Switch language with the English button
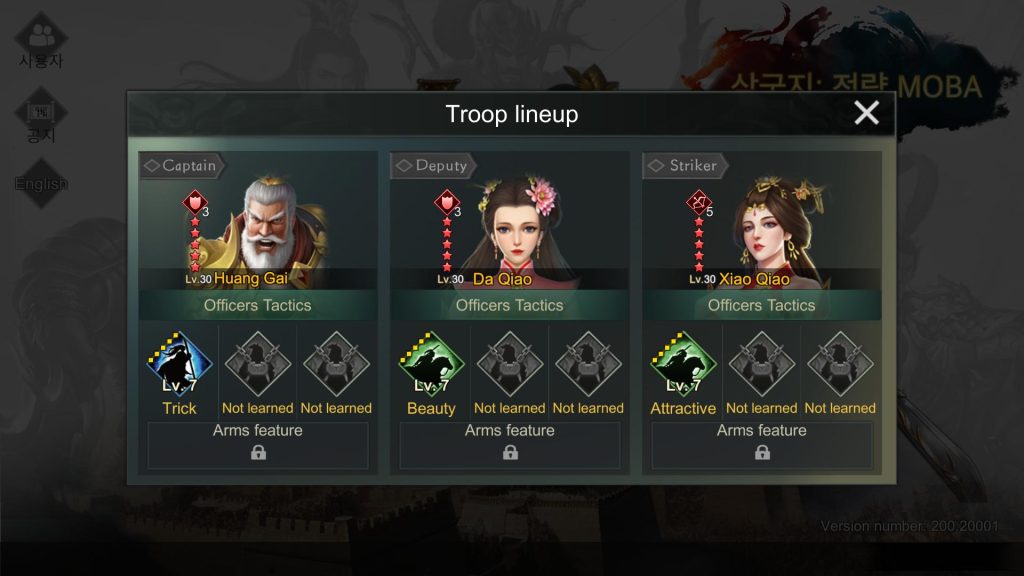 click(x=41, y=183)
